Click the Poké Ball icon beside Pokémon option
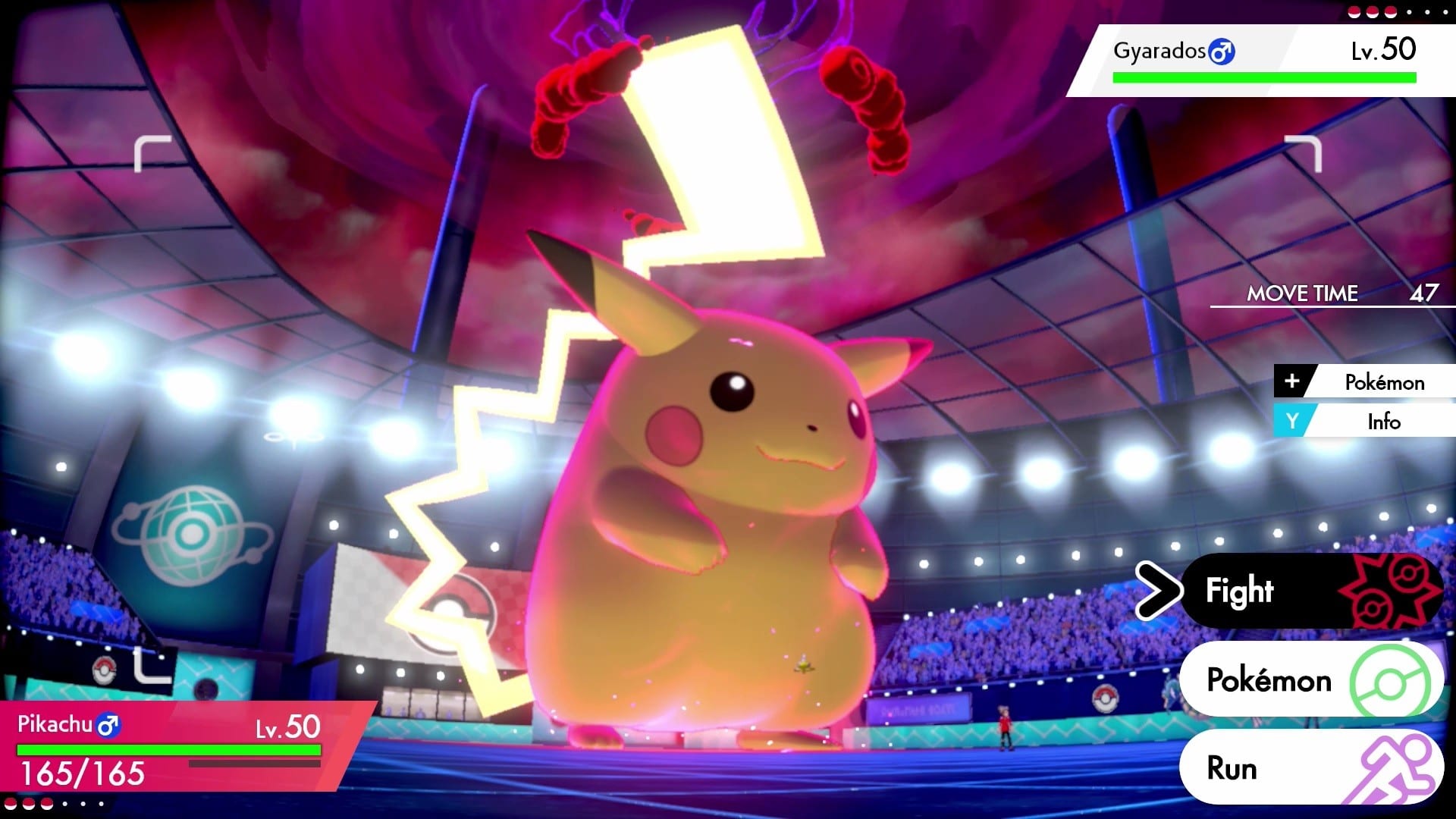Image resolution: width=1456 pixels, height=819 pixels. coord(1392,681)
